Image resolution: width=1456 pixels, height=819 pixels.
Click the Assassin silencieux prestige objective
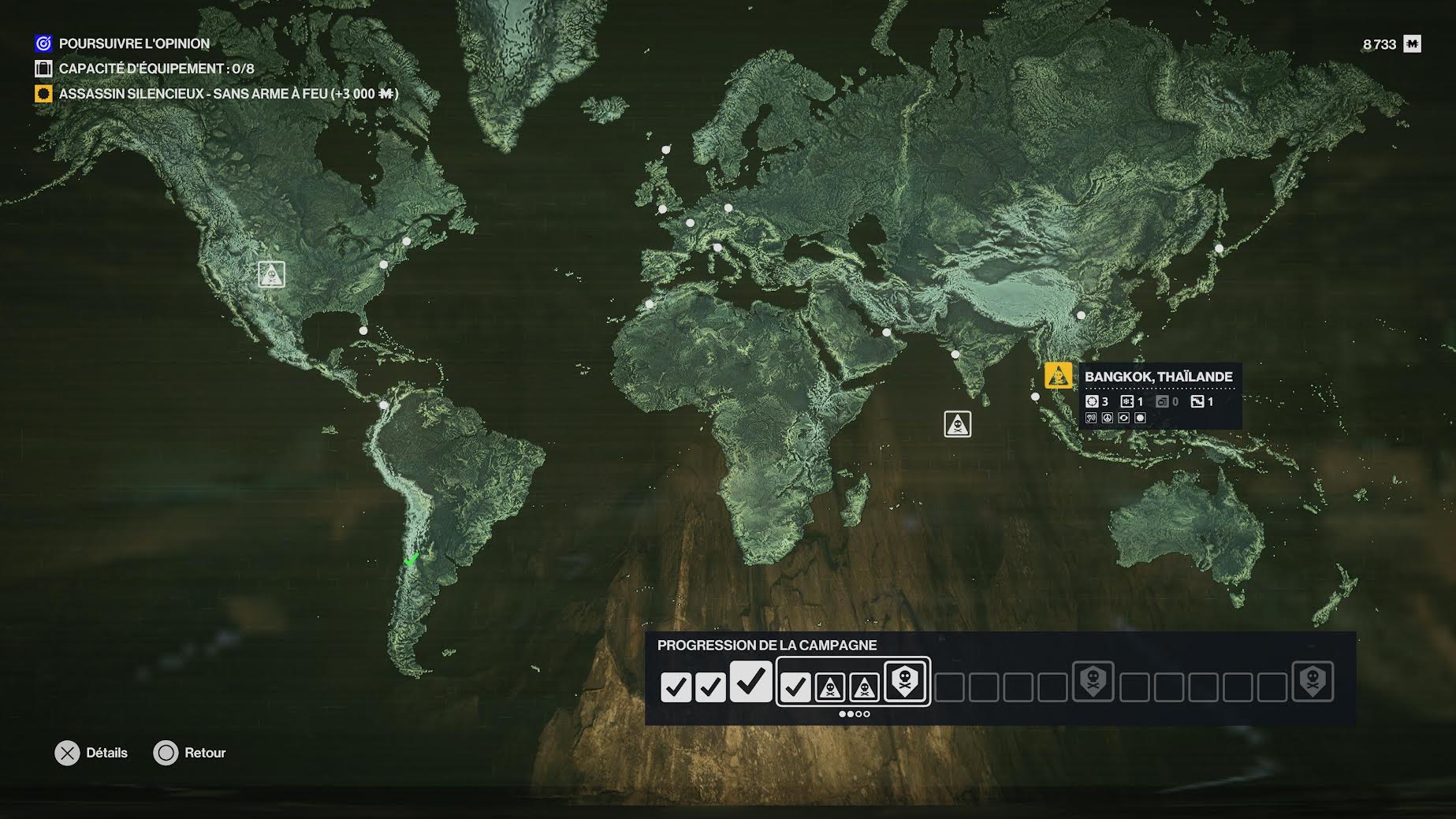coord(229,94)
